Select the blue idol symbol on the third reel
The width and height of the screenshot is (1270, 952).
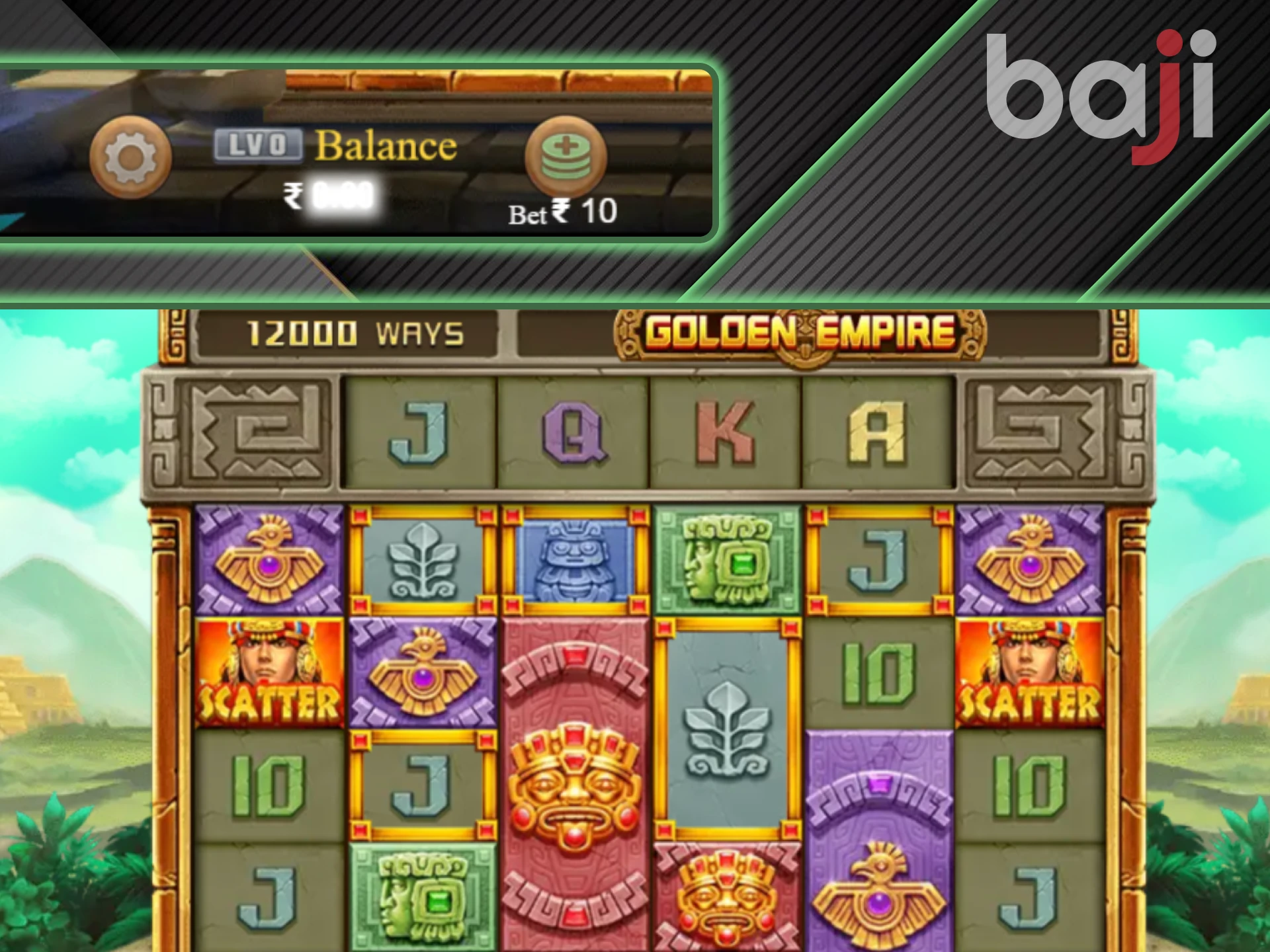[x=575, y=559]
